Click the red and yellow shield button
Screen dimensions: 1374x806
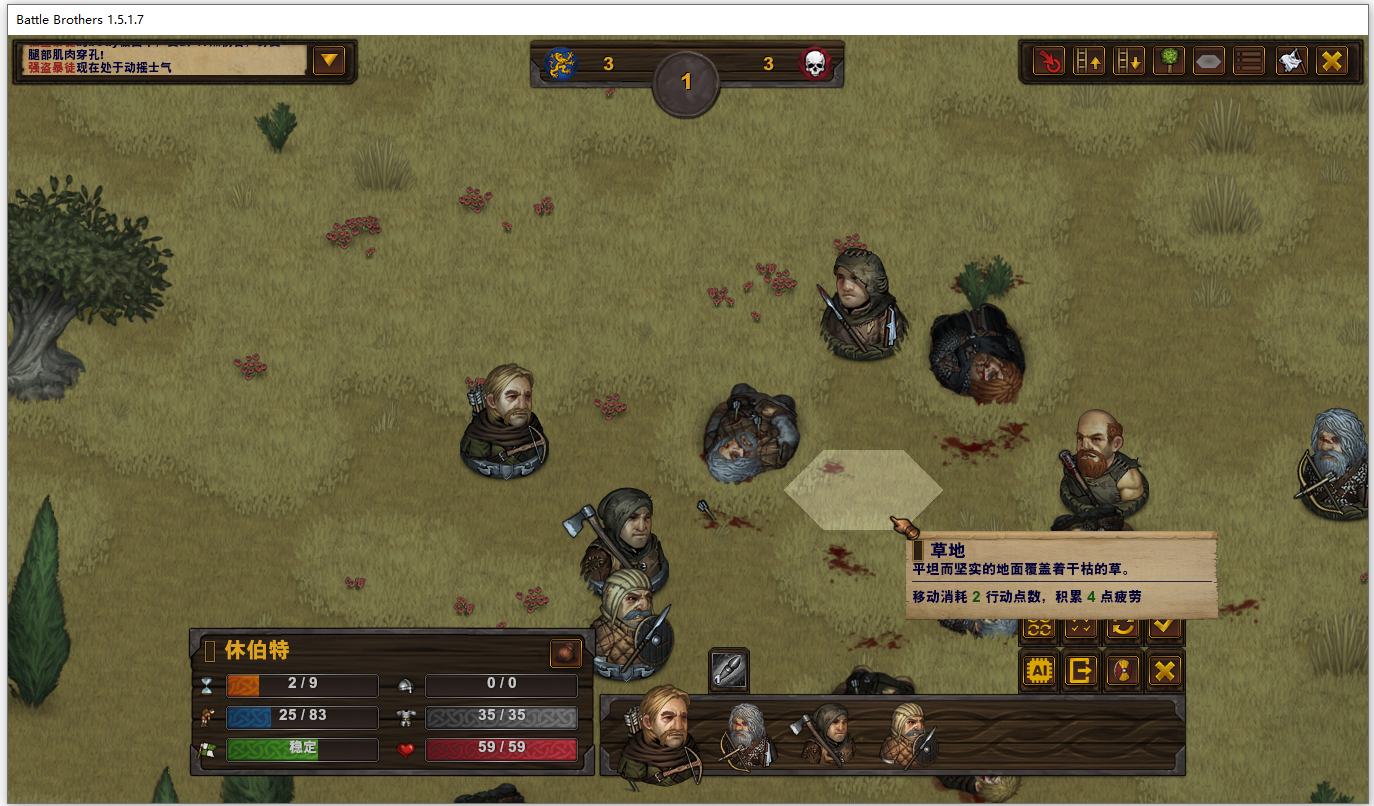(1123, 670)
